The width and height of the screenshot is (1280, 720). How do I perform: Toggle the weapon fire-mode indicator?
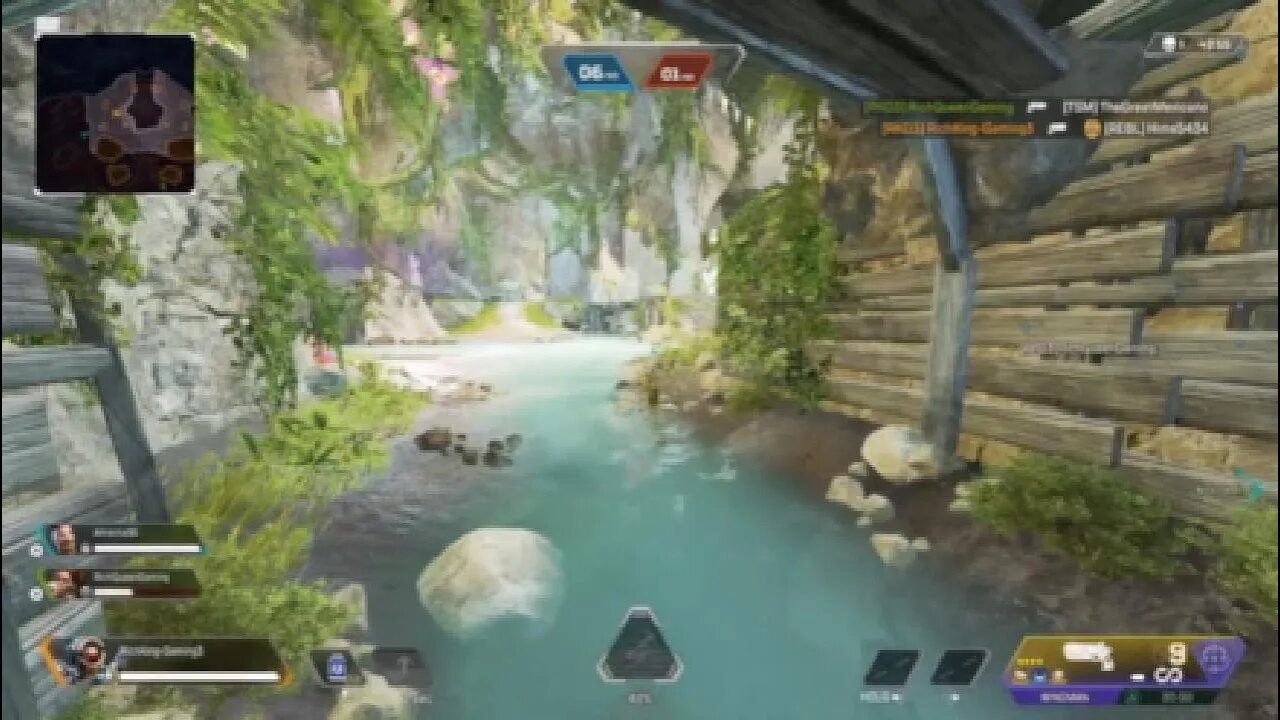pyautogui.click(x=1137, y=677)
